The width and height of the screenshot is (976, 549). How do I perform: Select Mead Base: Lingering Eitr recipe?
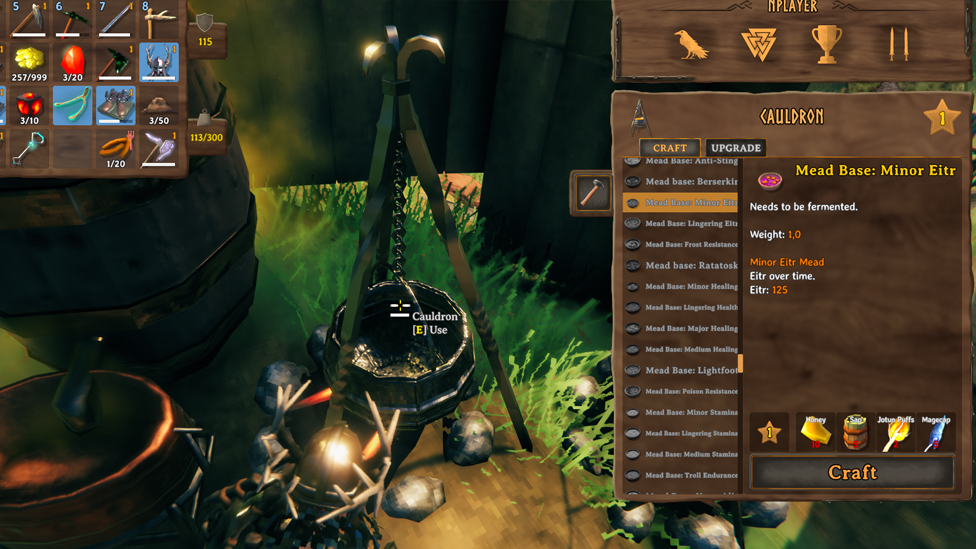690,224
